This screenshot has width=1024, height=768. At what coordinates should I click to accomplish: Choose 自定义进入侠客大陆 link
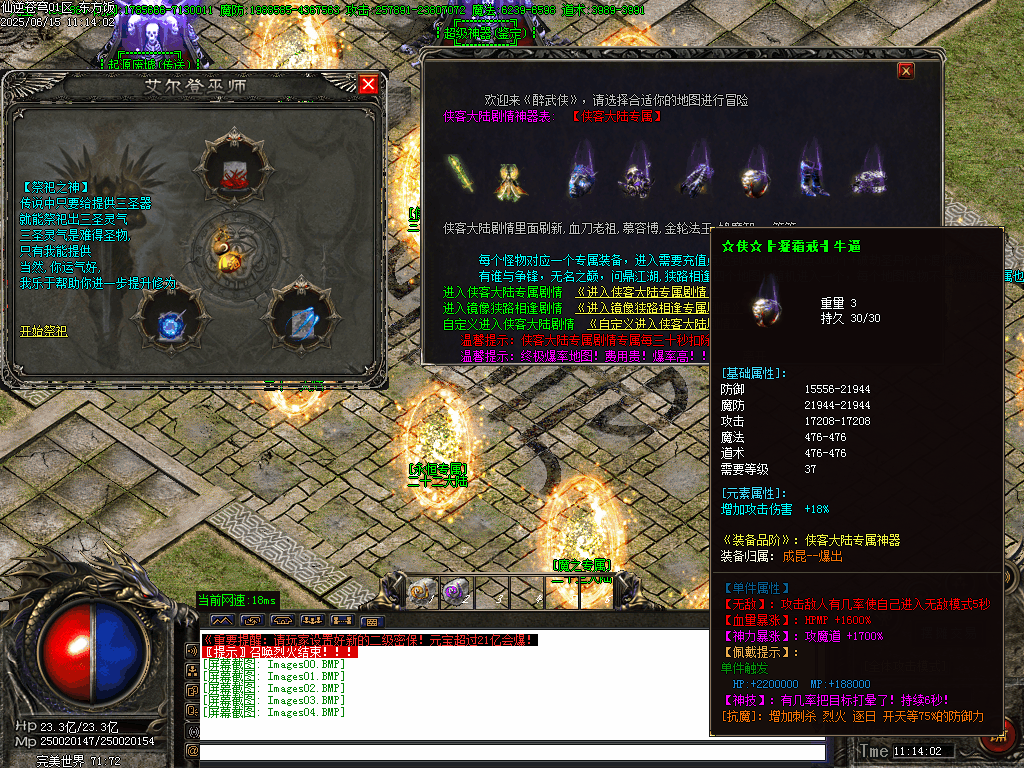point(648,324)
